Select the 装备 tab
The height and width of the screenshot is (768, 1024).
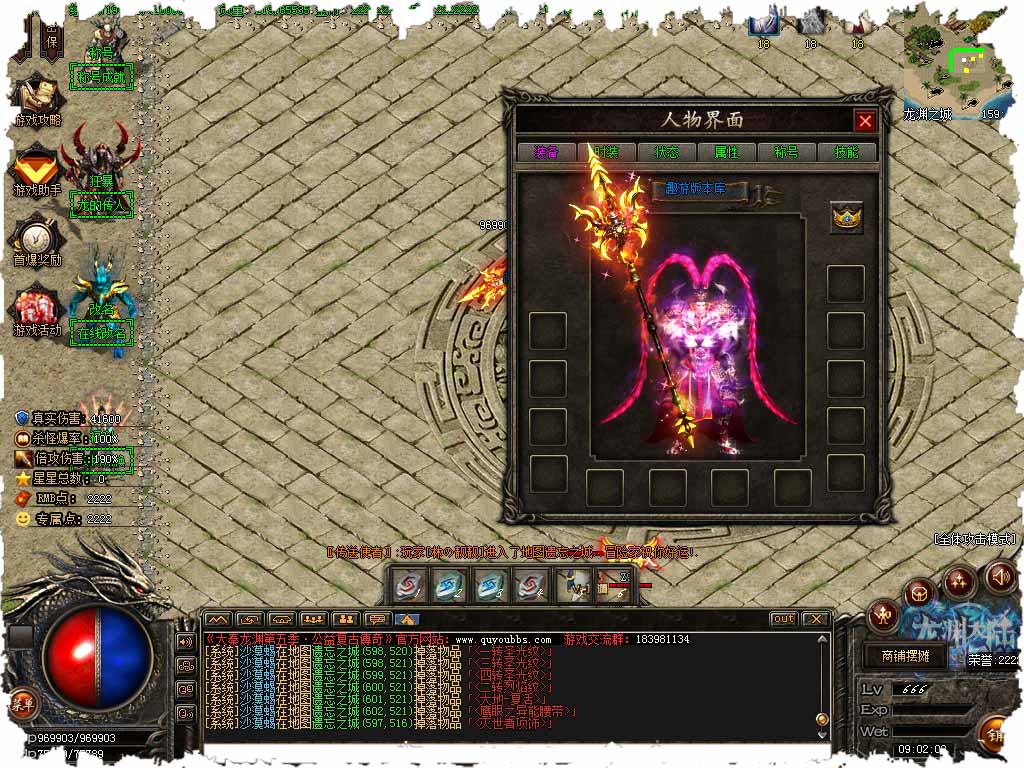point(546,153)
